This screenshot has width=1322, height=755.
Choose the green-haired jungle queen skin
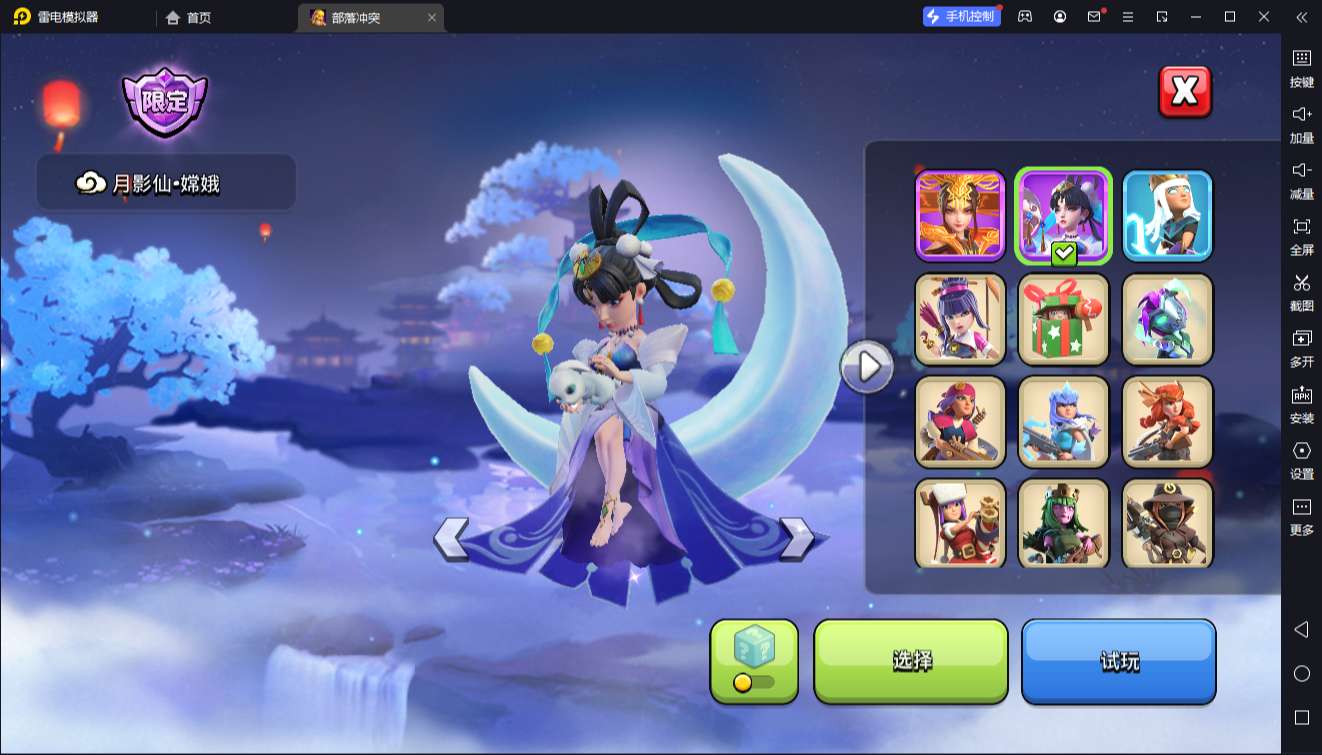pos(1064,524)
